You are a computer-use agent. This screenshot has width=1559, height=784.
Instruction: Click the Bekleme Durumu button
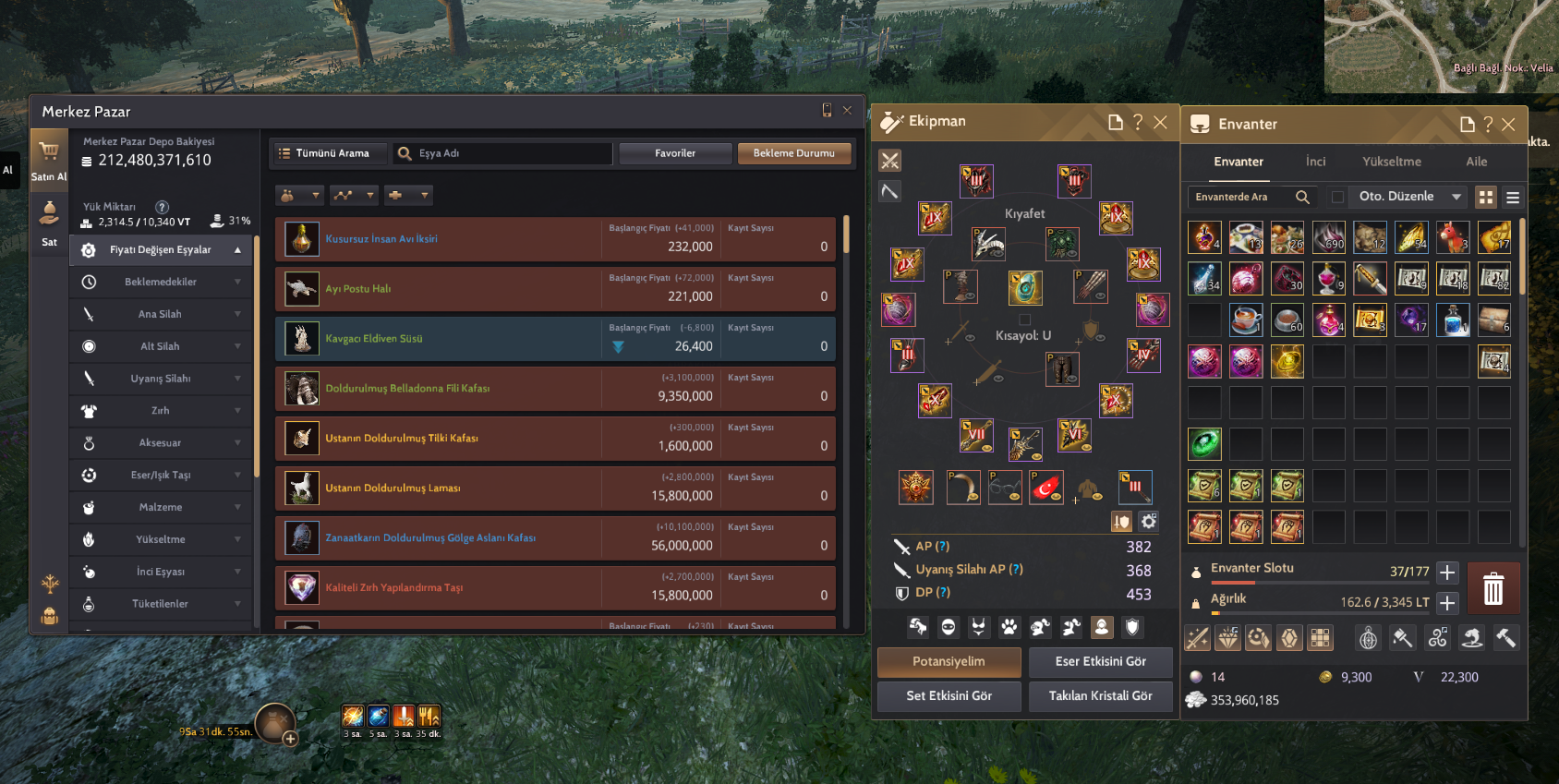point(794,153)
